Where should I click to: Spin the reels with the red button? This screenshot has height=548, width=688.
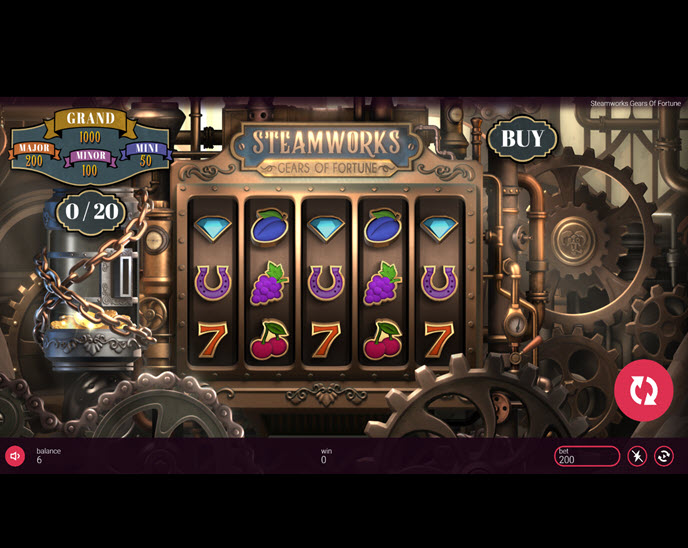click(643, 390)
